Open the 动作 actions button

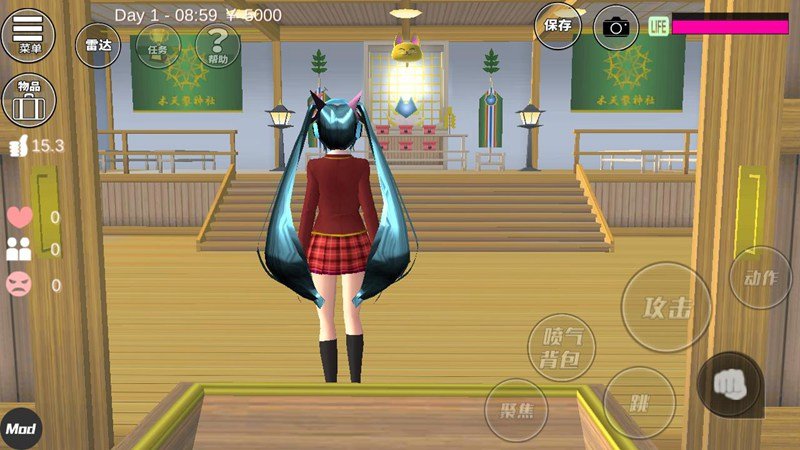pyautogui.click(x=760, y=277)
